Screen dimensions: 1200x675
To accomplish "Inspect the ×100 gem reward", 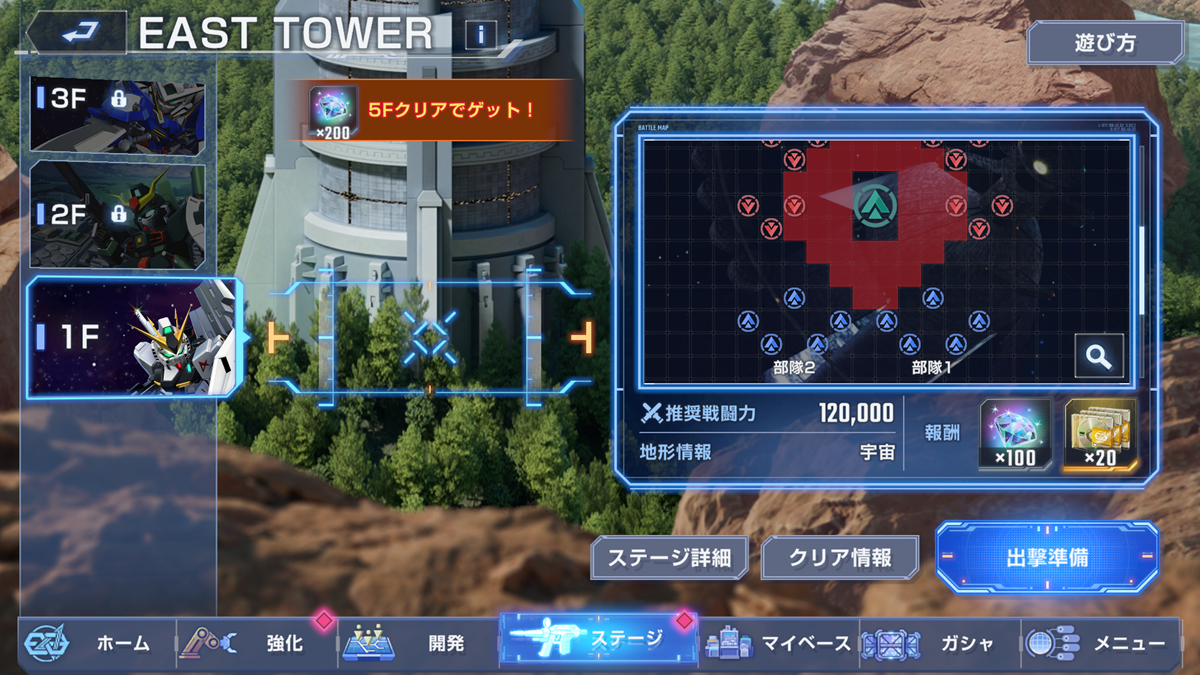I will [x=1015, y=434].
